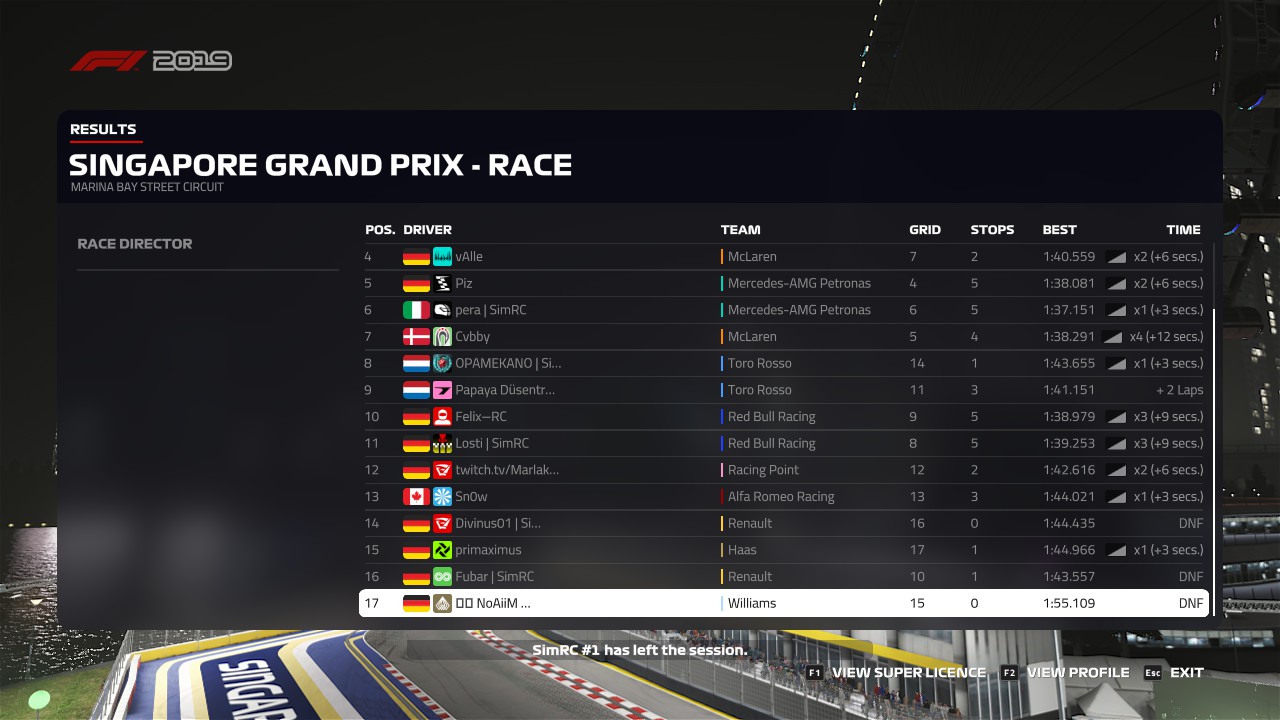Select pera | SimRC's row
This screenshot has width=1280, height=720.
784,310
